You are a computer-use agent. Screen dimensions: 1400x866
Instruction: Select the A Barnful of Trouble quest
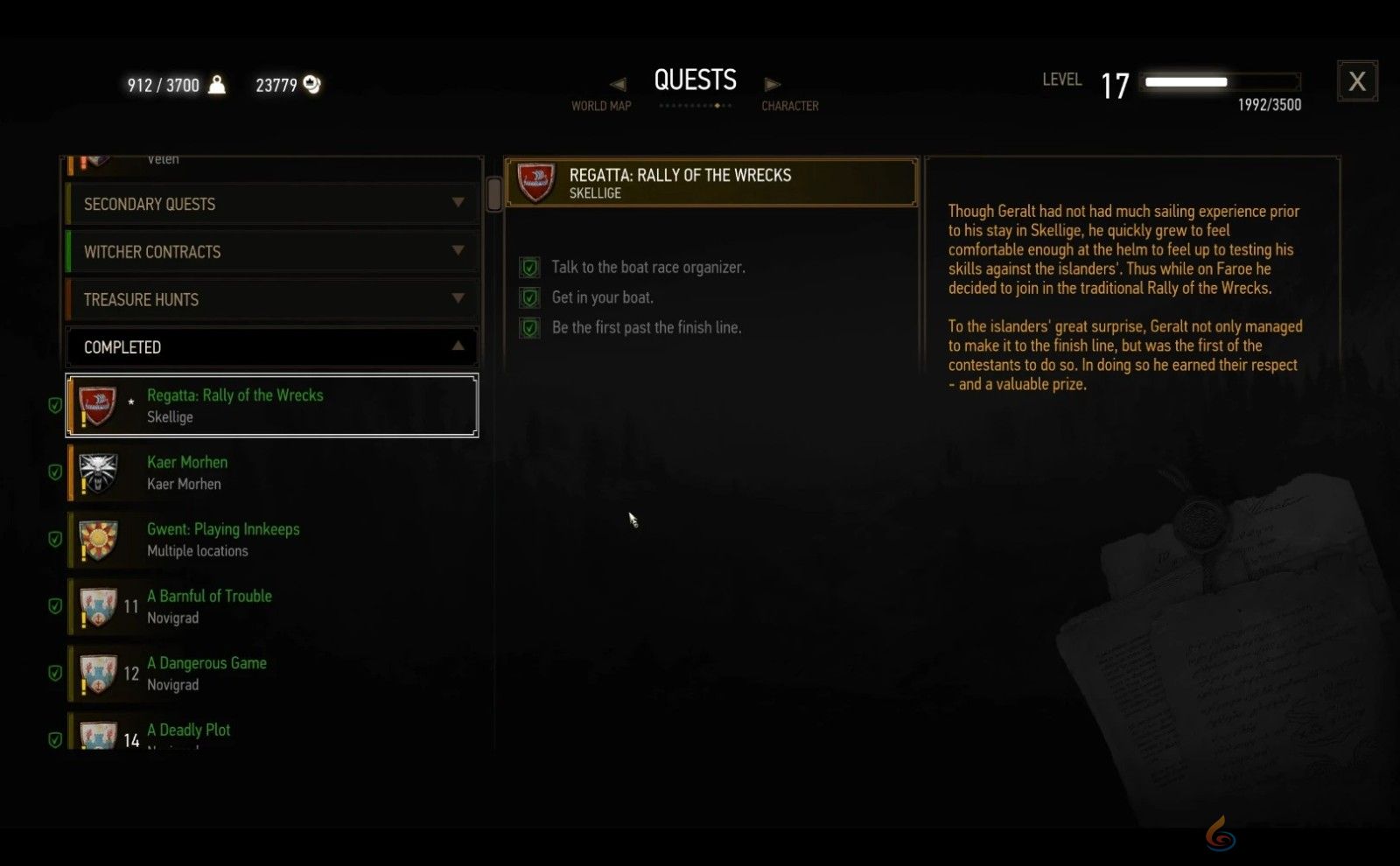tap(272, 606)
